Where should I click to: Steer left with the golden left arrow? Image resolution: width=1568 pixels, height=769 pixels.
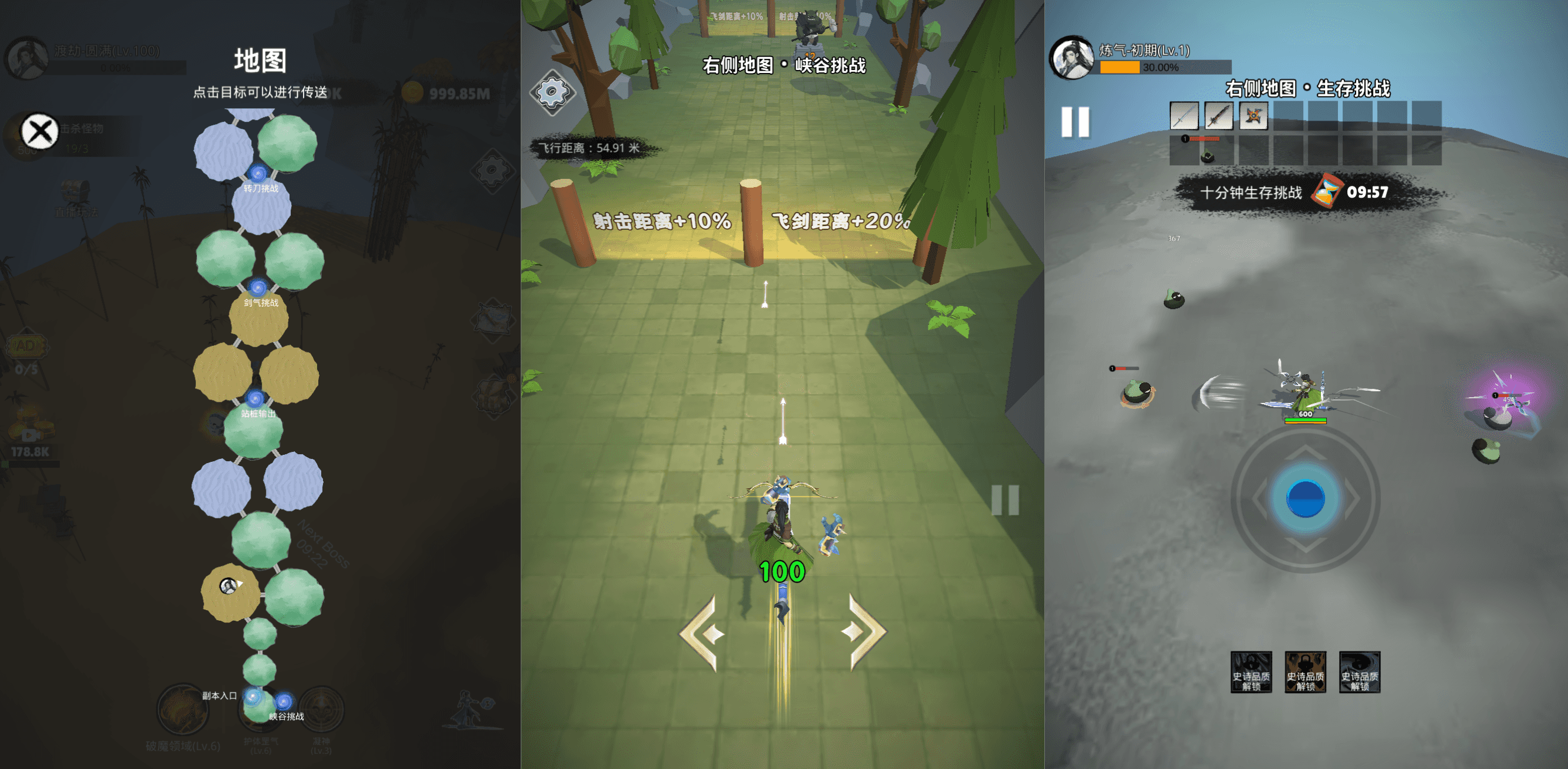coord(703,634)
